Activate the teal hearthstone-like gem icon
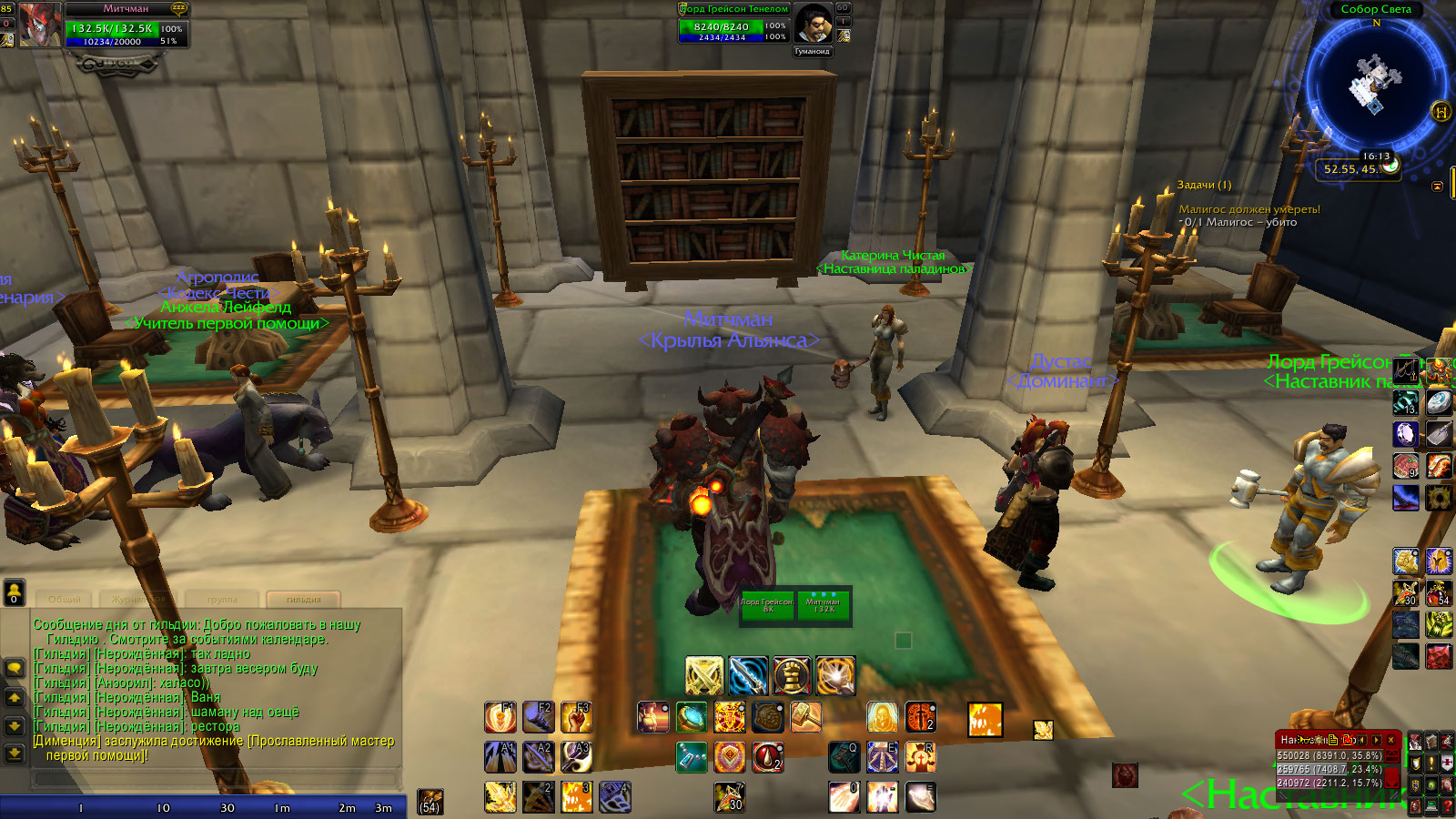Viewport: 1456px width, 819px height. click(x=691, y=717)
